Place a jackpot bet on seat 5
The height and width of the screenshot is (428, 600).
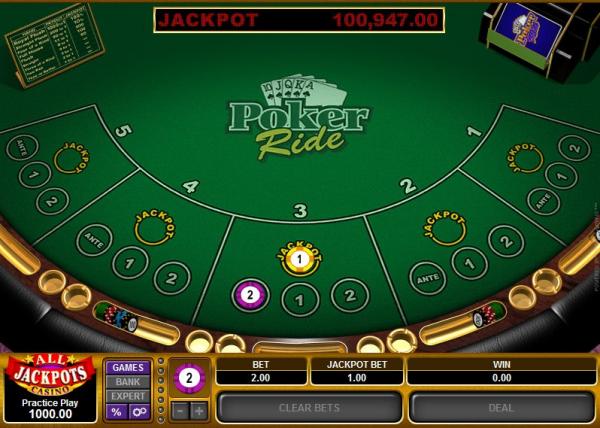[68, 160]
